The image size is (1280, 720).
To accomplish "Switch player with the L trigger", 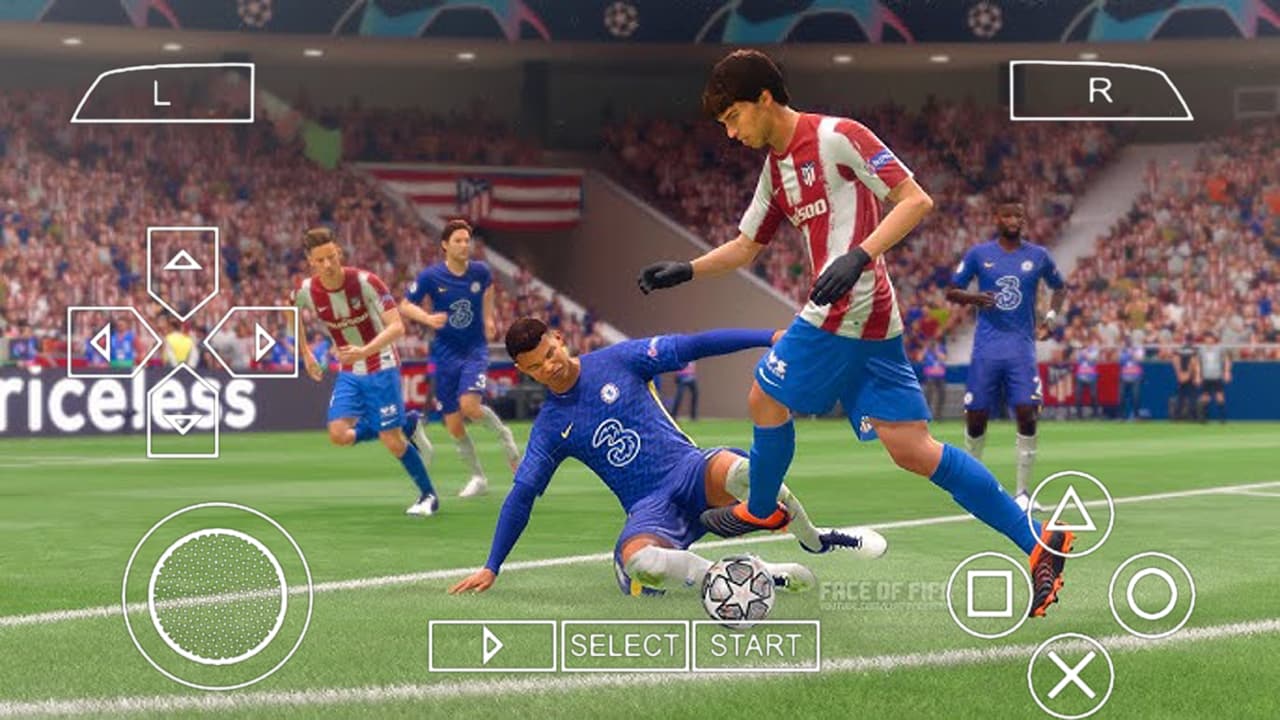I will [x=163, y=92].
